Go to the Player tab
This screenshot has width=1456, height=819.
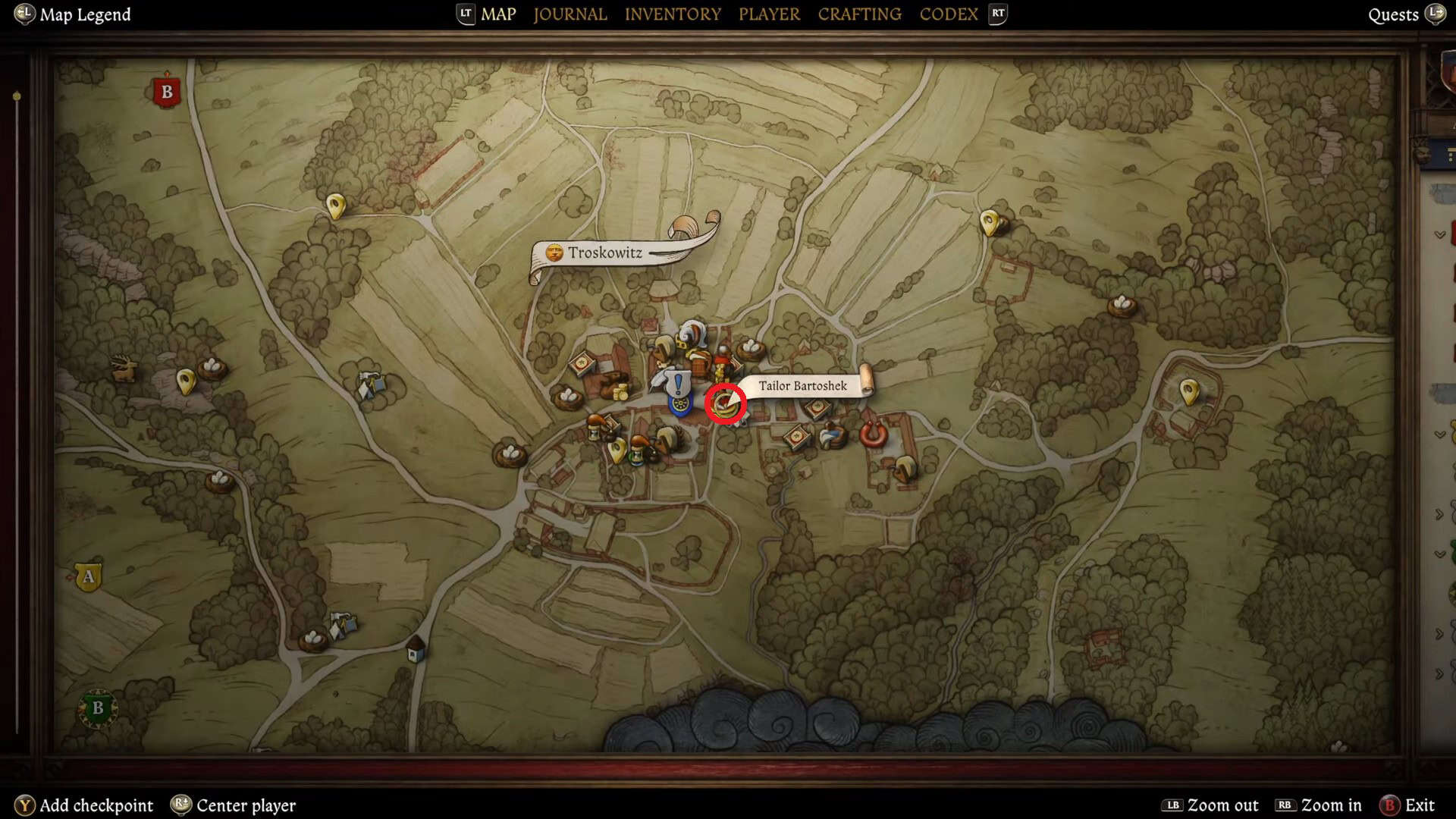(x=769, y=14)
